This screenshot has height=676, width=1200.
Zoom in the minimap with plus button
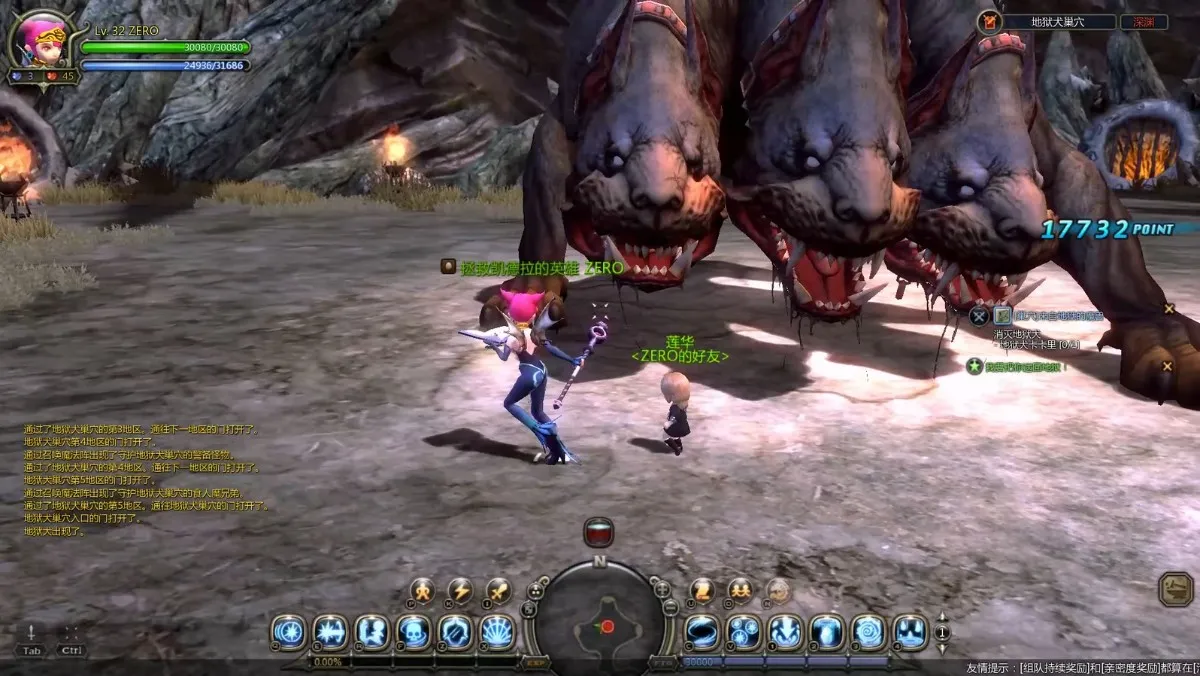pos(662,589)
